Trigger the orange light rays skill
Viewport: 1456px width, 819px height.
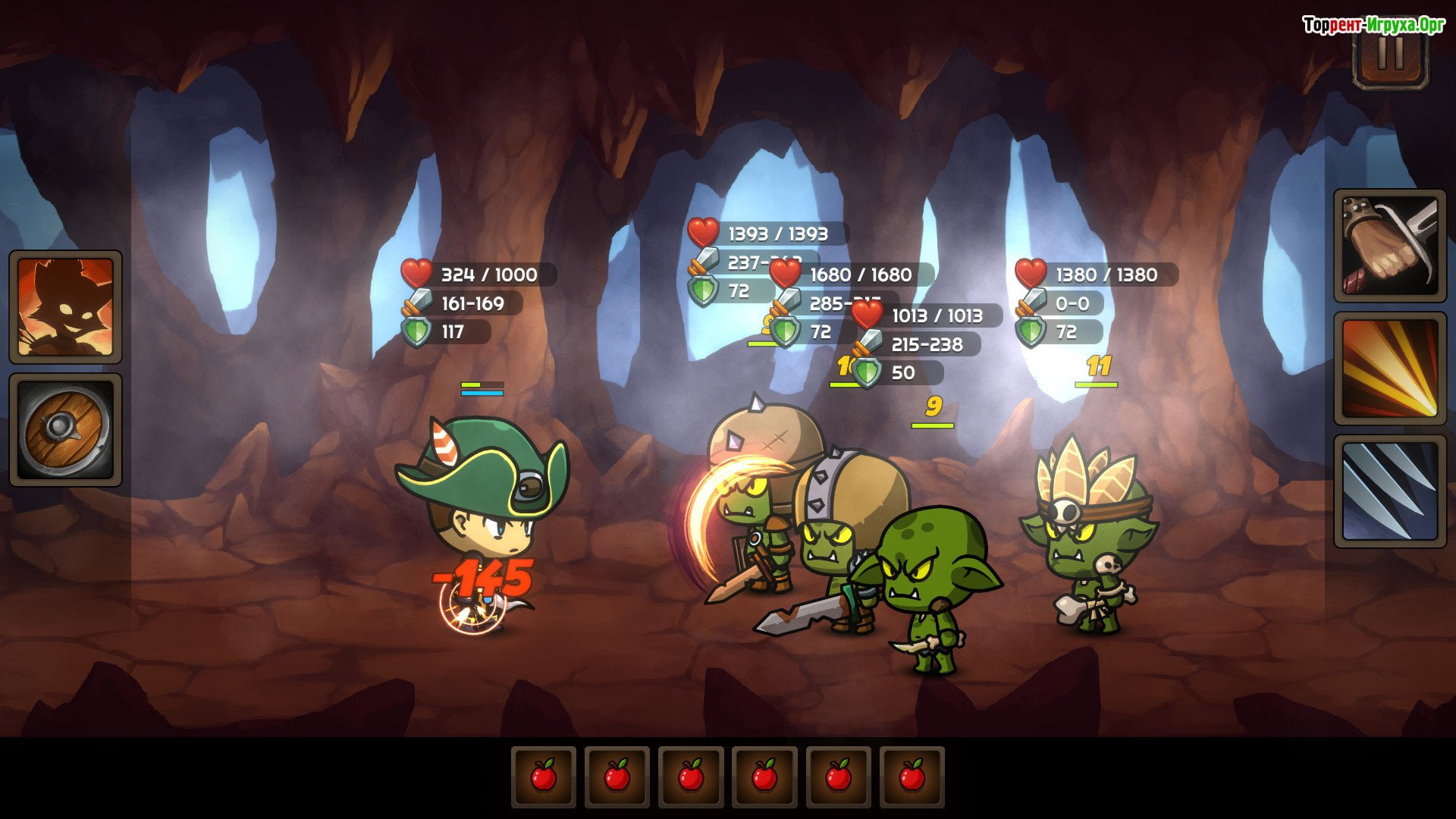(x=1390, y=369)
